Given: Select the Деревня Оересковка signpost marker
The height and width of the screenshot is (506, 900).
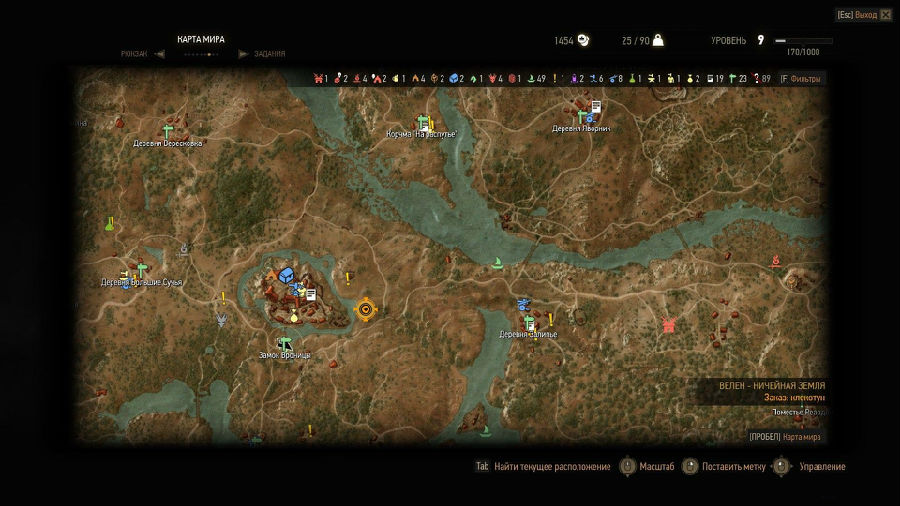Looking at the screenshot, I should point(169,131).
